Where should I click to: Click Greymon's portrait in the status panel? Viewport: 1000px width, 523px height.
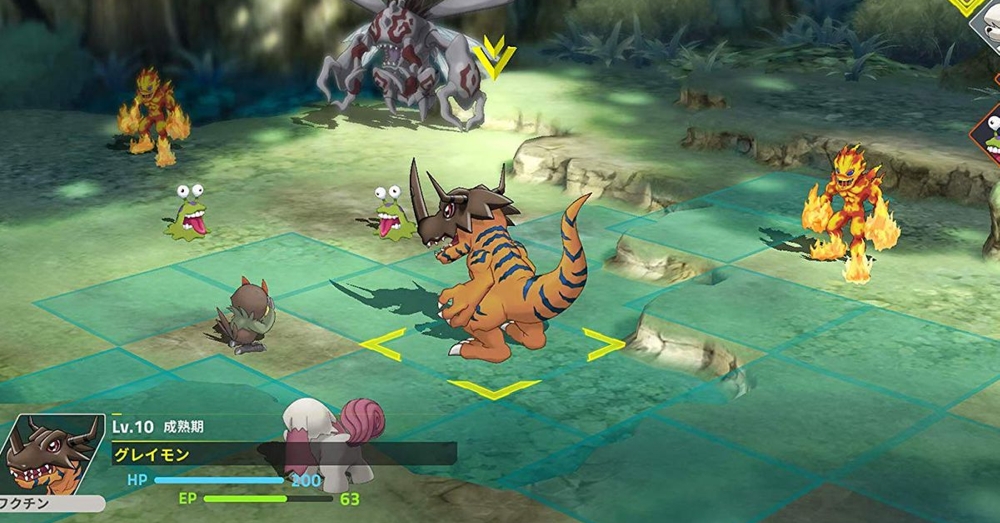[52, 455]
